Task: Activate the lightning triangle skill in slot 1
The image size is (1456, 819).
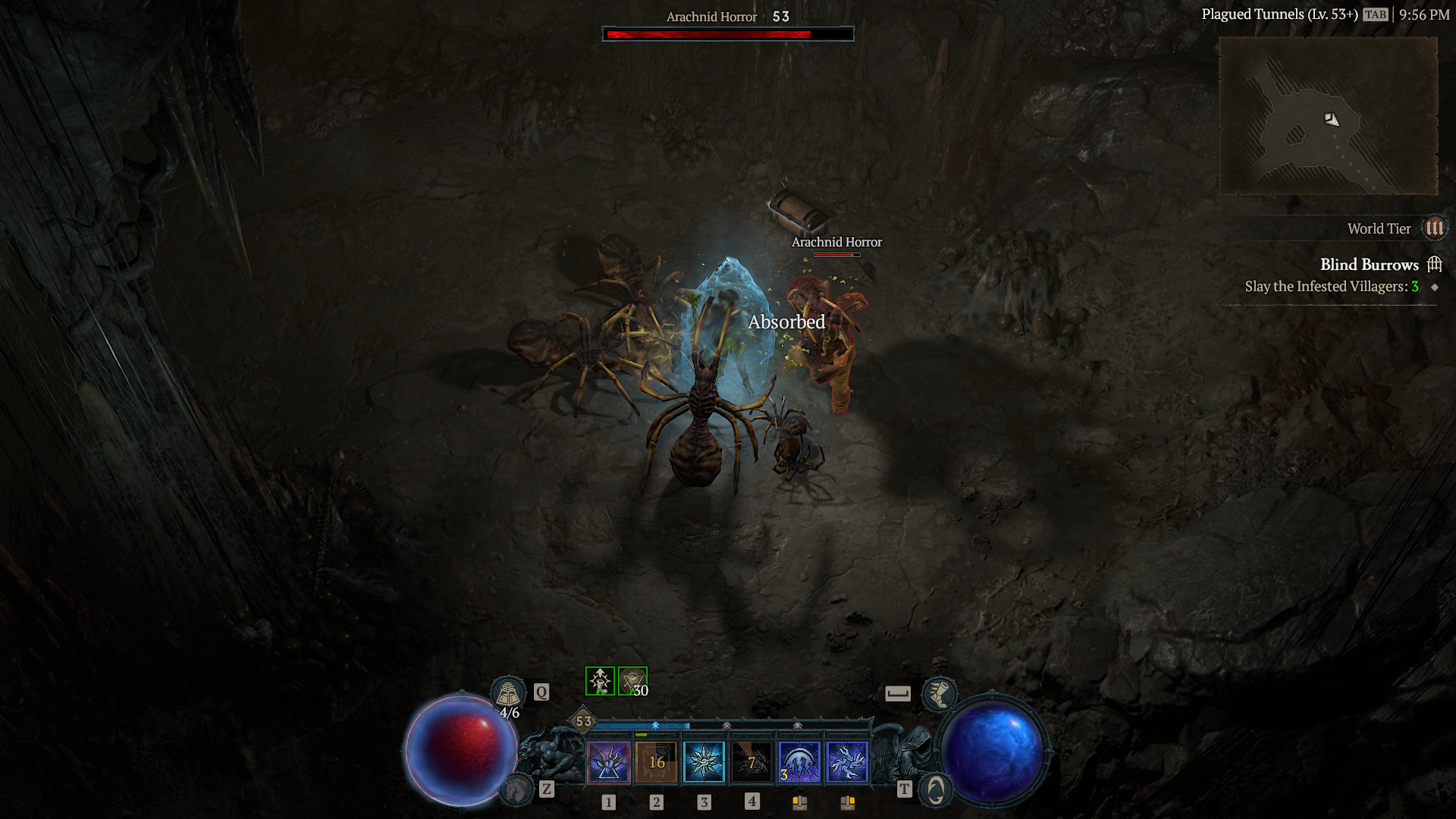Action: [608, 761]
